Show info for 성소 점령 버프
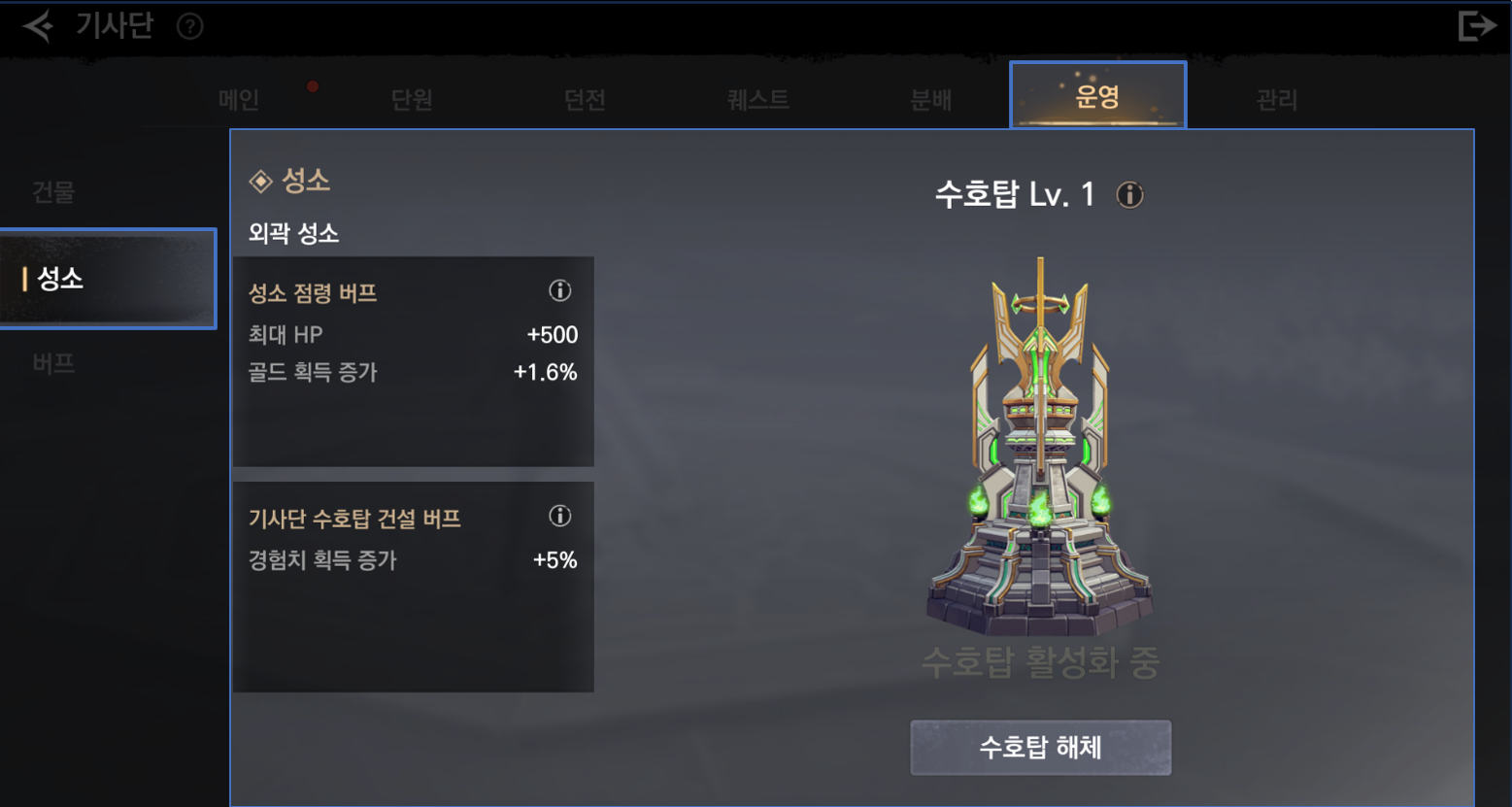Screen dimensions: 1512x807 pyautogui.click(x=559, y=290)
